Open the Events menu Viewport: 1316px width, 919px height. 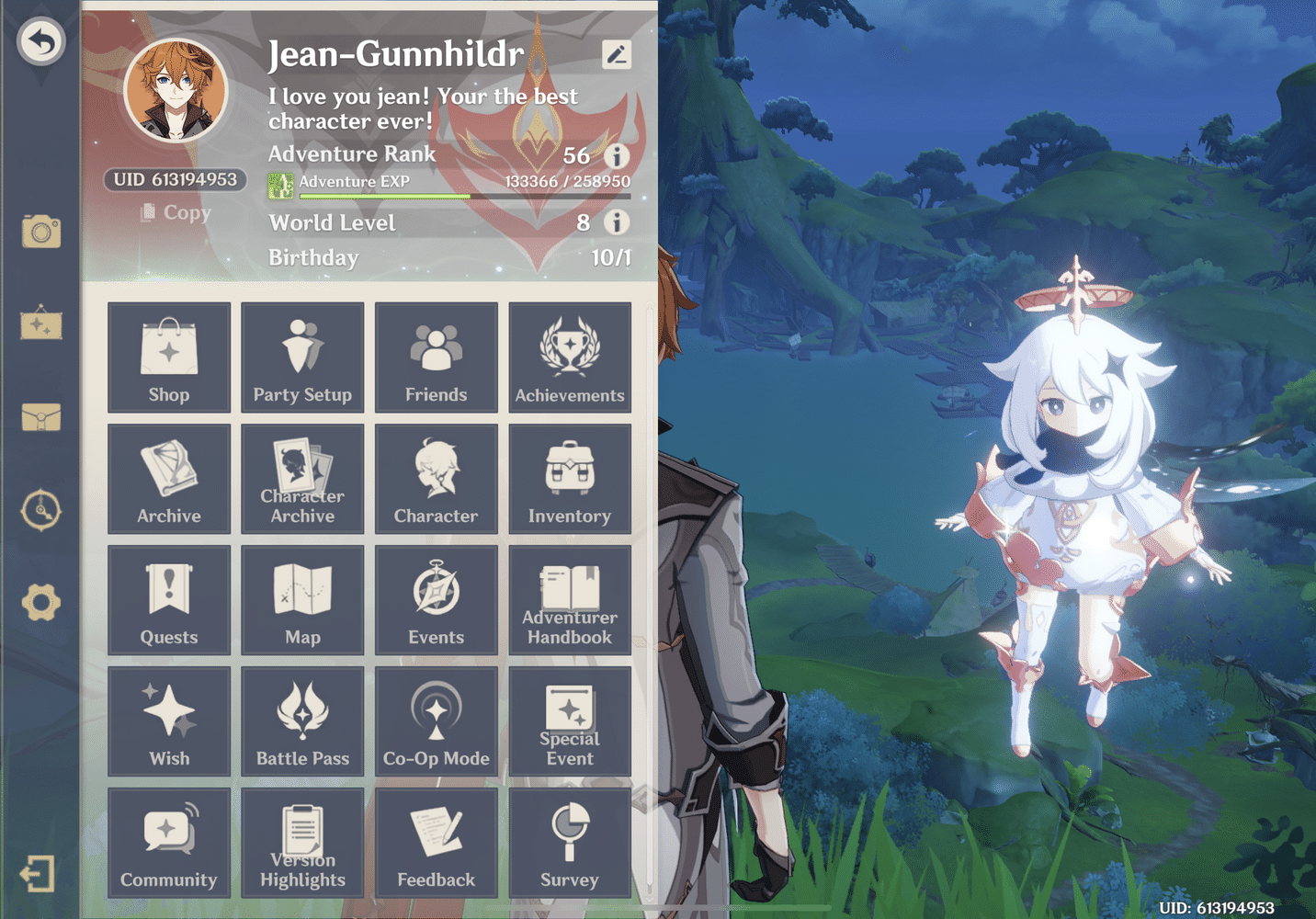tap(436, 599)
